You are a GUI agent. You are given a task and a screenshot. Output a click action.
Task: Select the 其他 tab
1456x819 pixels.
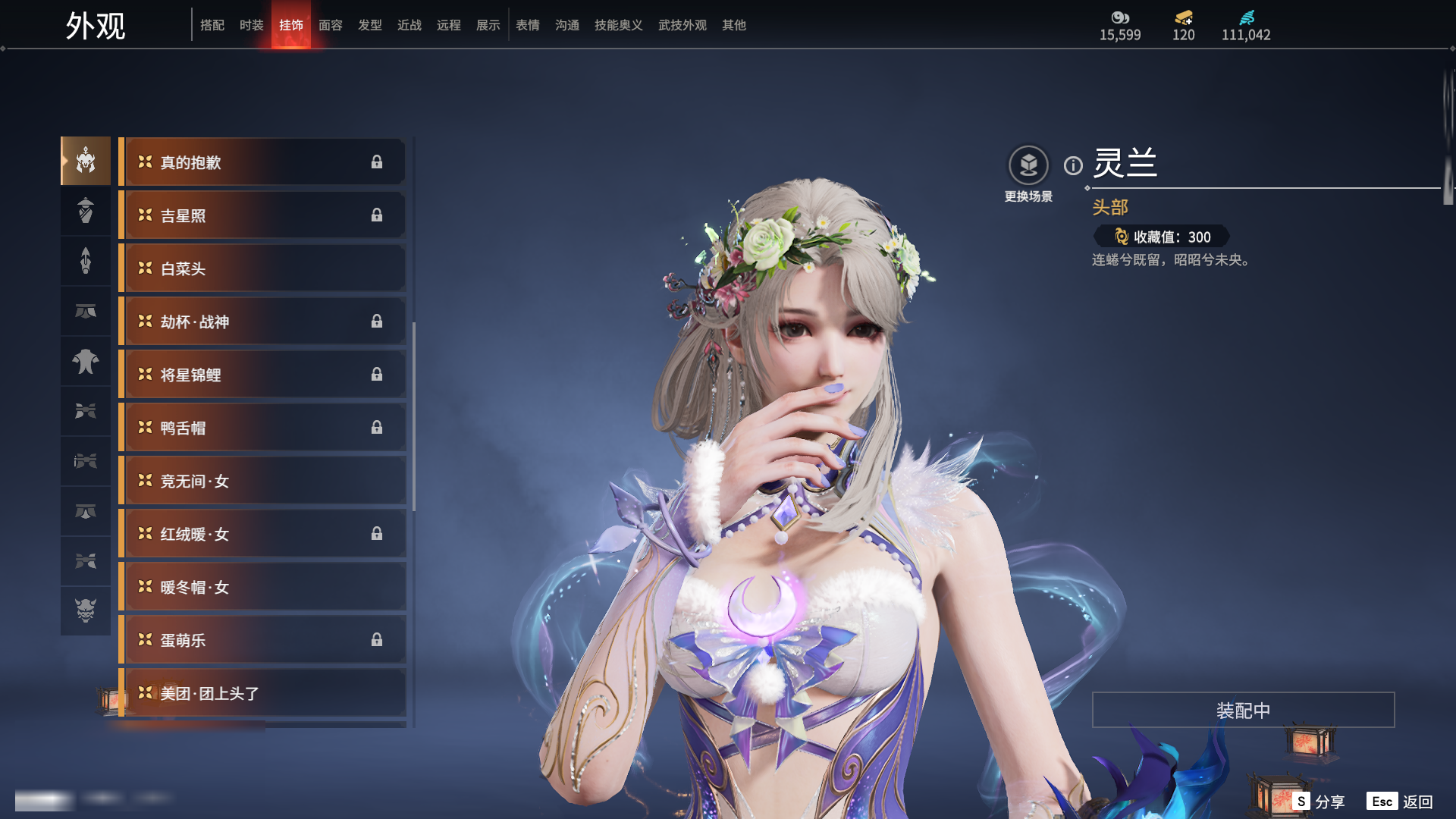click(734, 25)
